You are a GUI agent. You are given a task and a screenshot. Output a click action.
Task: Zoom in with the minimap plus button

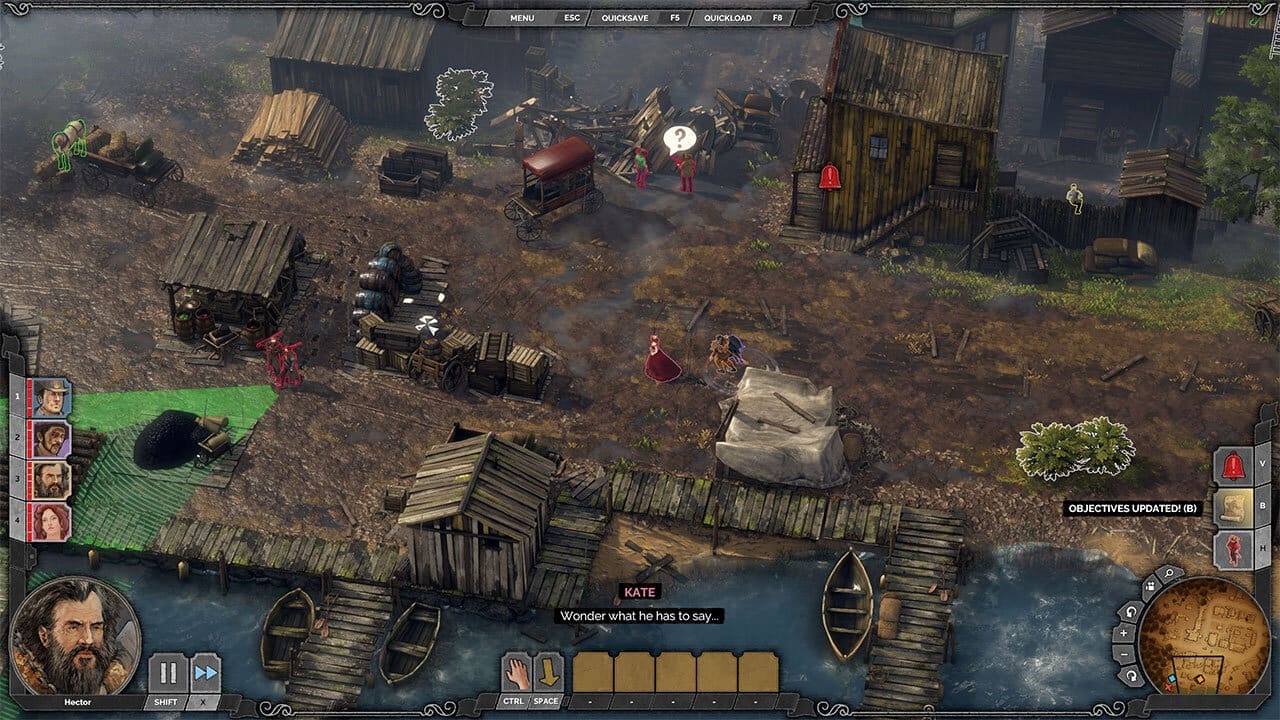(x=1124, y=633)
